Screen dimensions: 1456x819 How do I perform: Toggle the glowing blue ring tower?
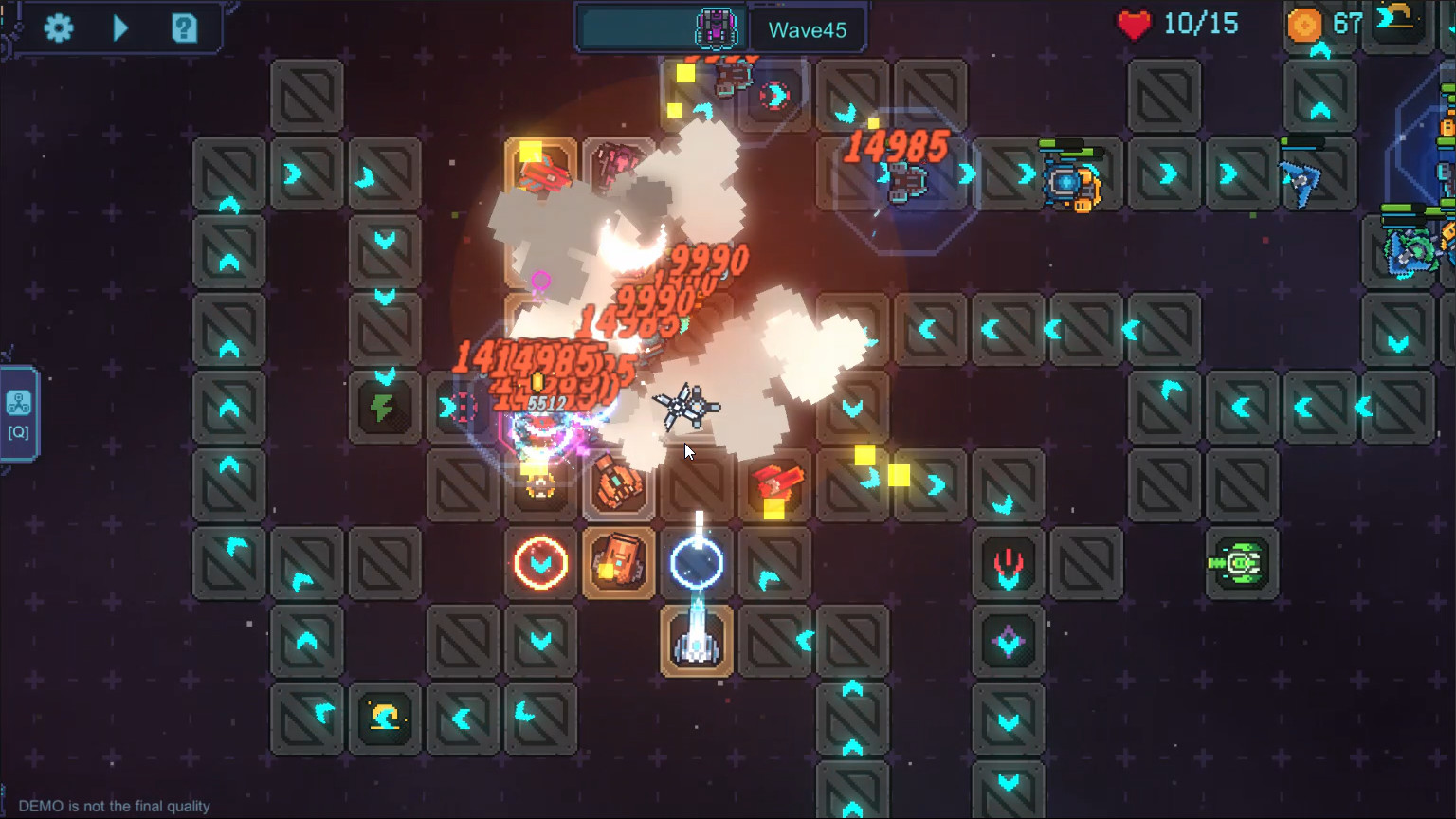[697, 562]
